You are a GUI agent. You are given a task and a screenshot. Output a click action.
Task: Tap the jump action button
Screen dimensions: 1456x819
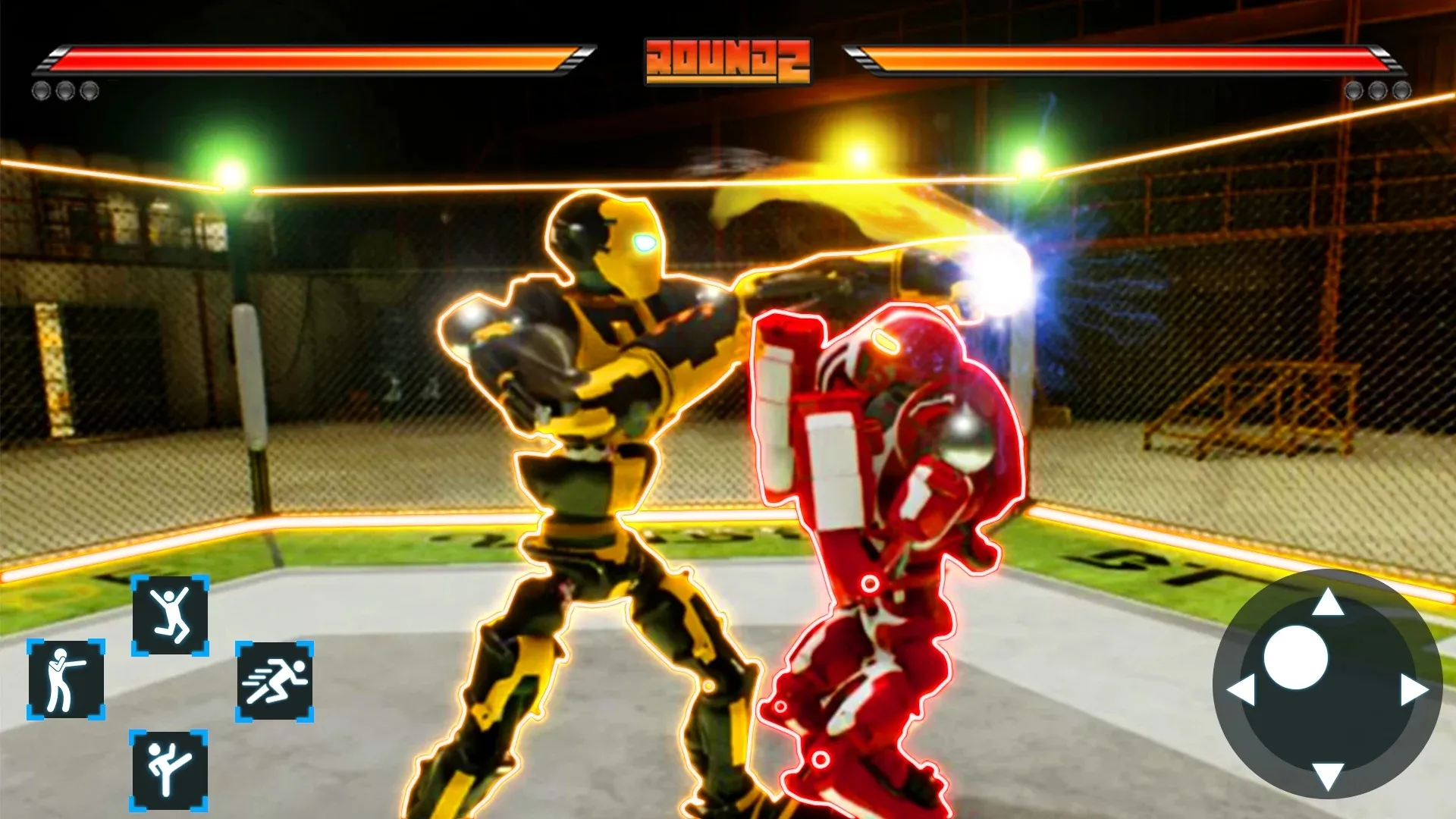click(170, 615)
